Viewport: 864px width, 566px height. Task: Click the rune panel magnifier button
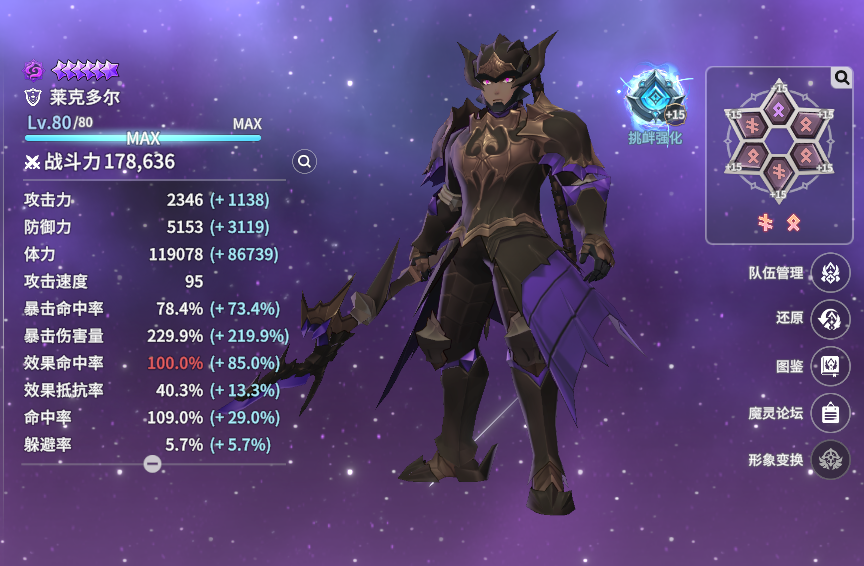point(841,78)
